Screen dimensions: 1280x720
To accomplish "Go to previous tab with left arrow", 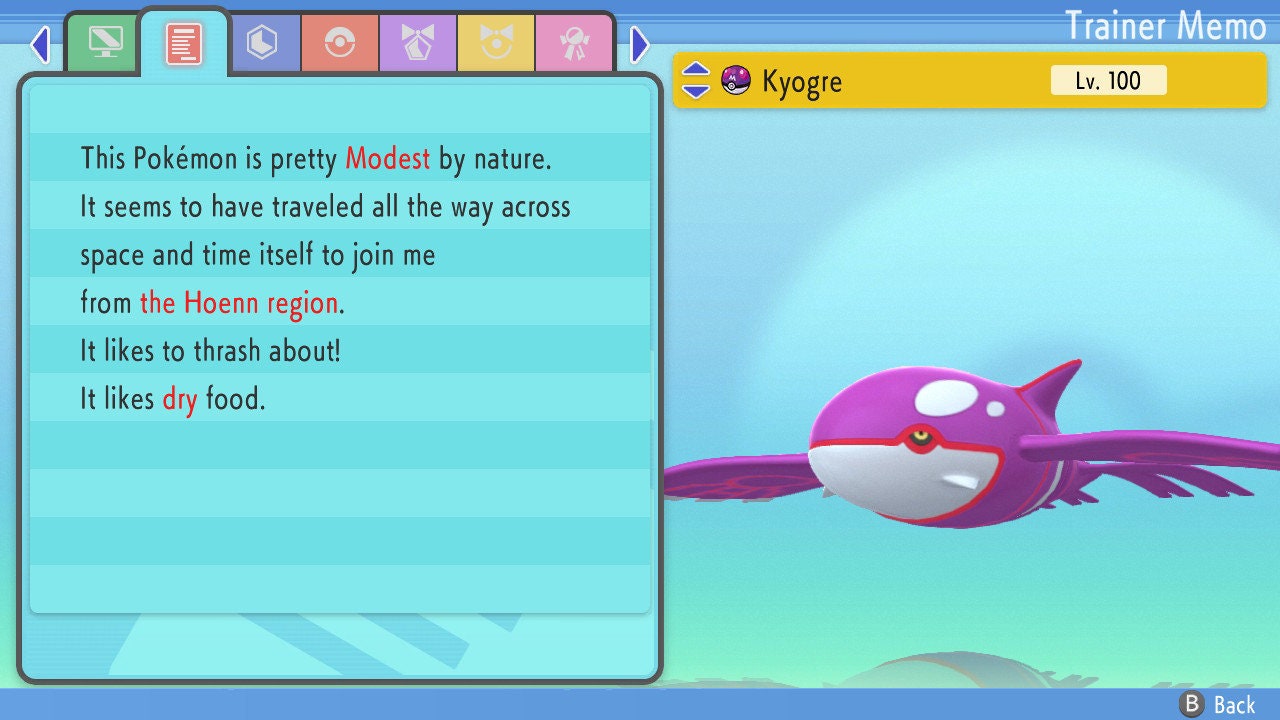I will (x=40, y=44).
